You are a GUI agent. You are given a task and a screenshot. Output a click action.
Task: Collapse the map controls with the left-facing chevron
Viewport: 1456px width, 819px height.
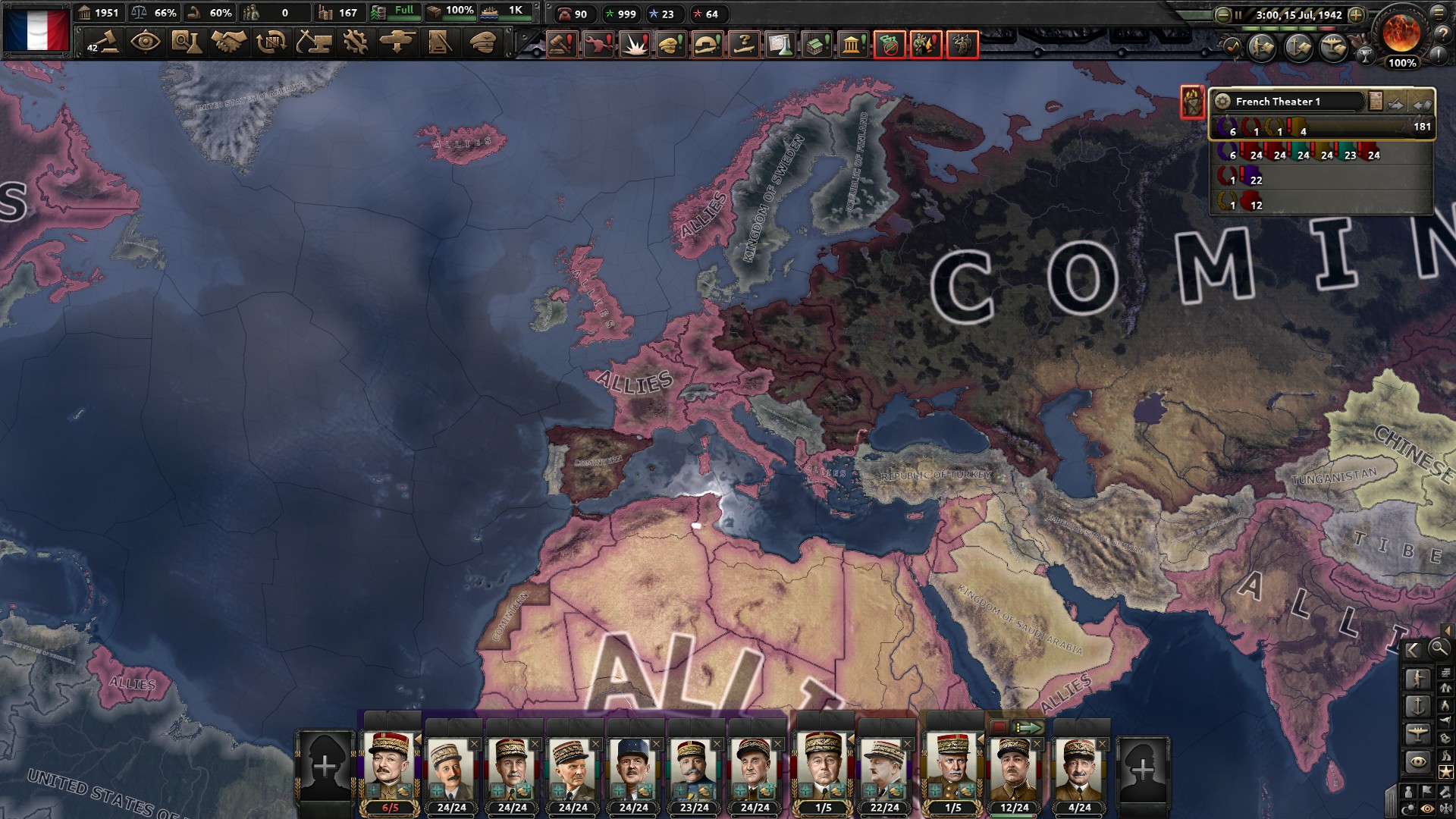pos(1413,650)
